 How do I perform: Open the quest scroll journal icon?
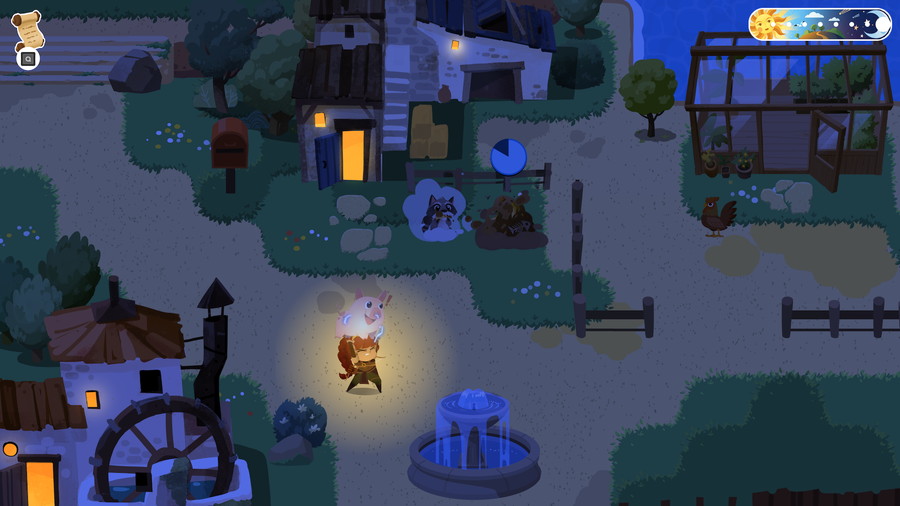pos(28,29)
